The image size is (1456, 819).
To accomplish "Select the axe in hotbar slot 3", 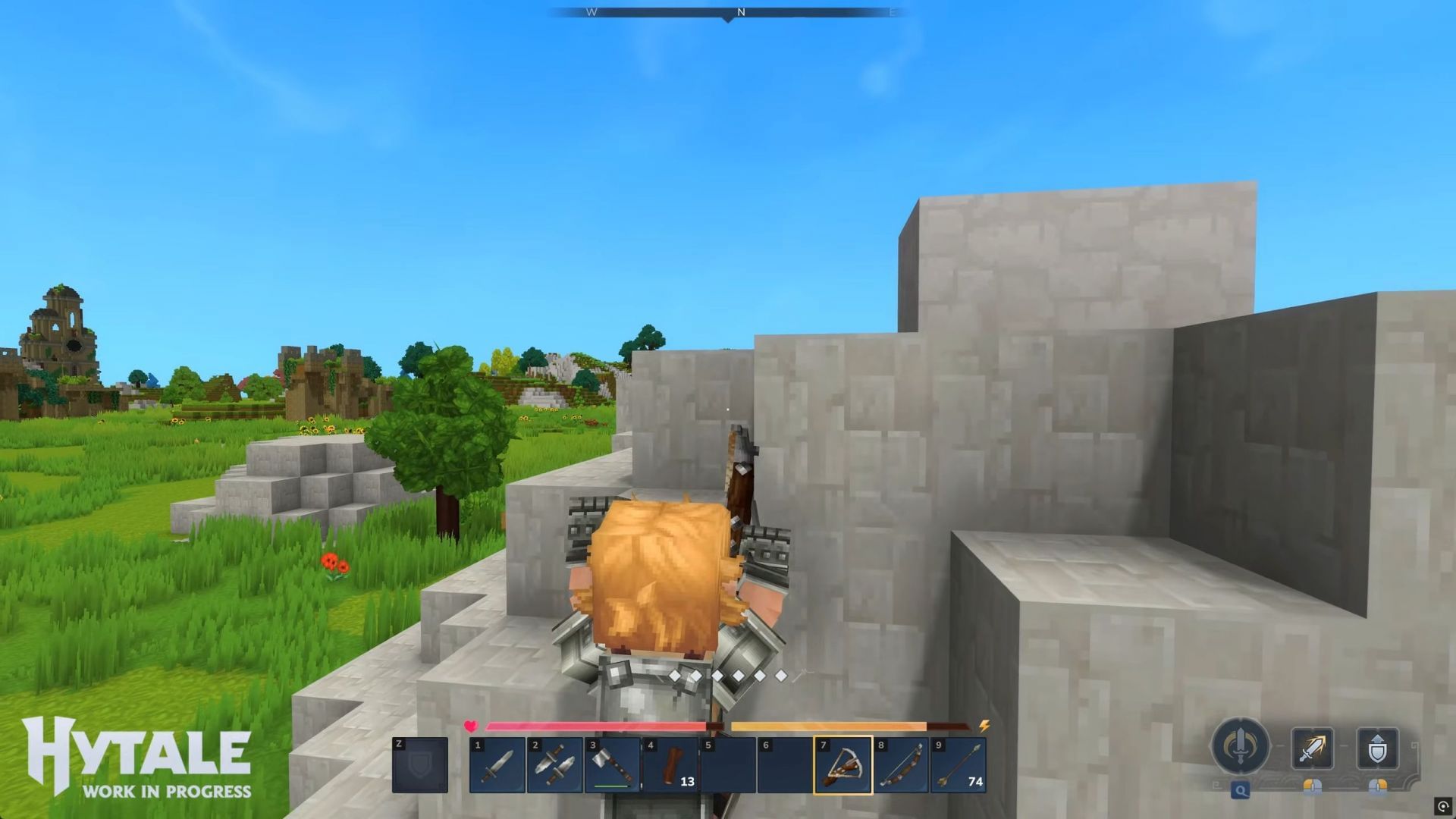I will (x=613, y=764).
